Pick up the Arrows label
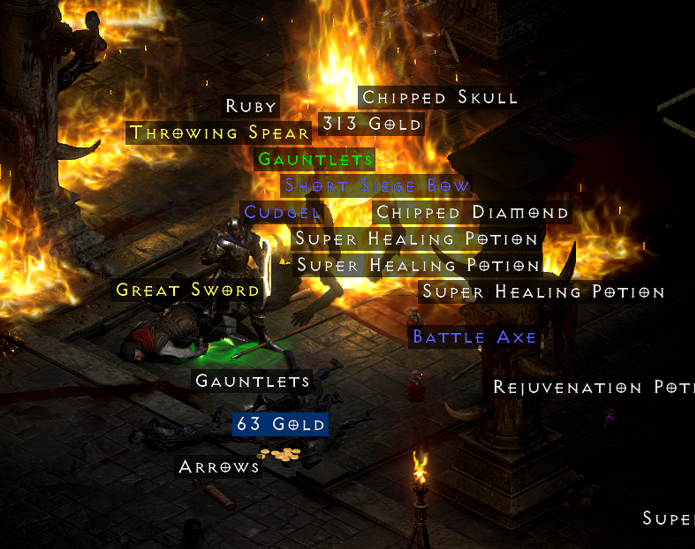This screenshot has width=695, height=549. pyautogui.click(x=219, y=467)
